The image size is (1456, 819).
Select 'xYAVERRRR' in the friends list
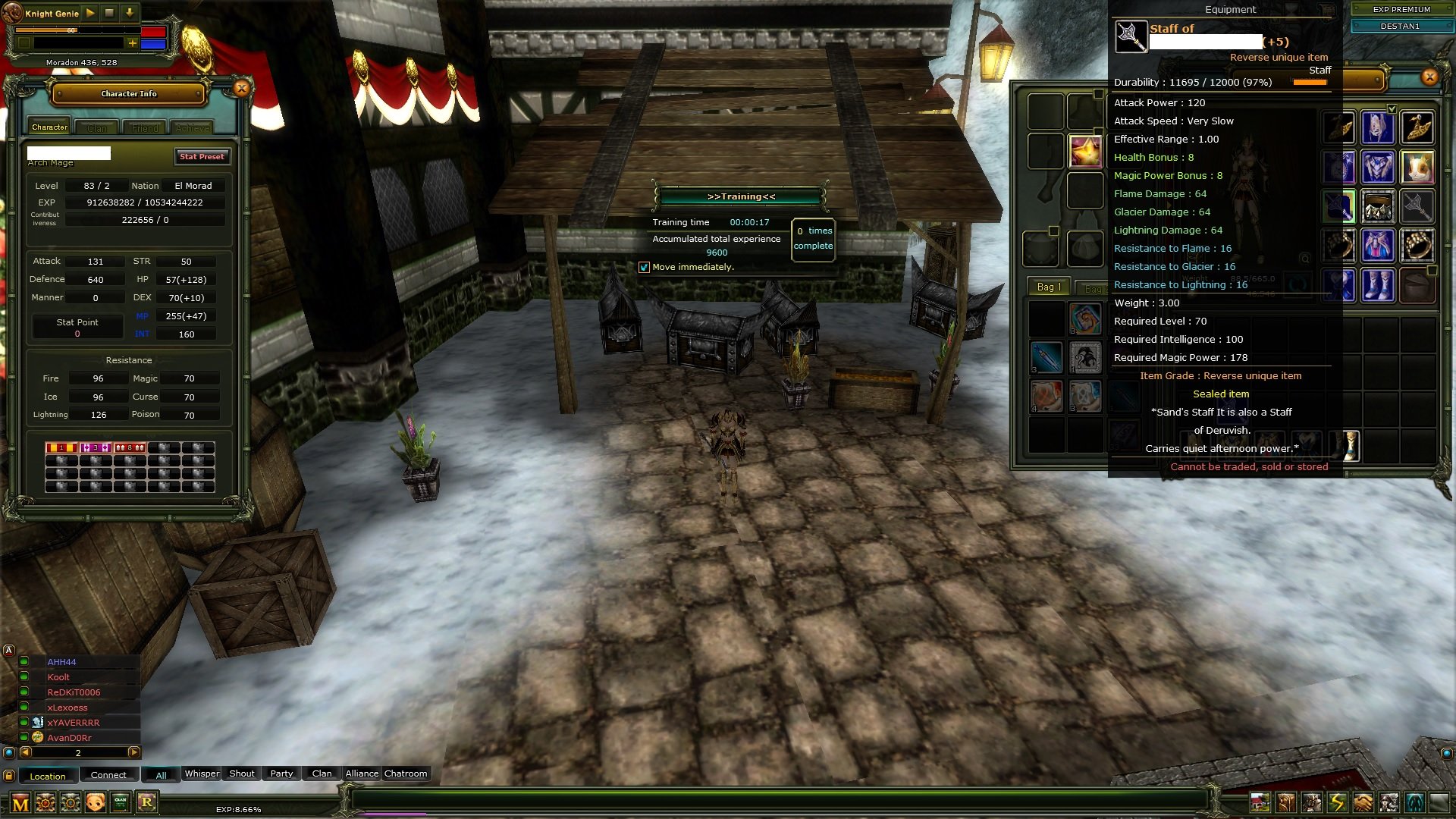click(x=74, y=723)
